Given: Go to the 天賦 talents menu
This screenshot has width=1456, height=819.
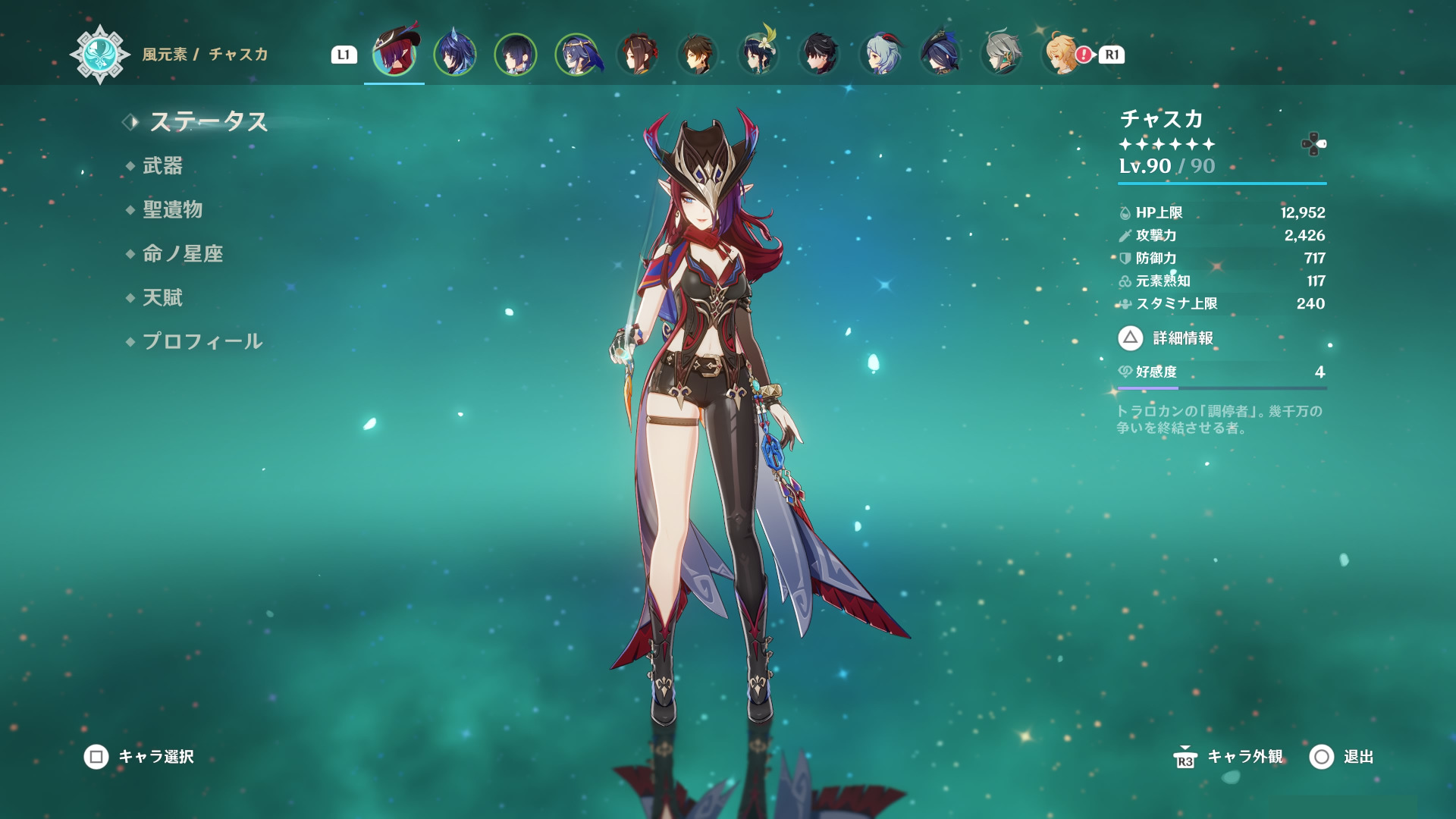Looking at the screenshot, I should coord(162,297).
